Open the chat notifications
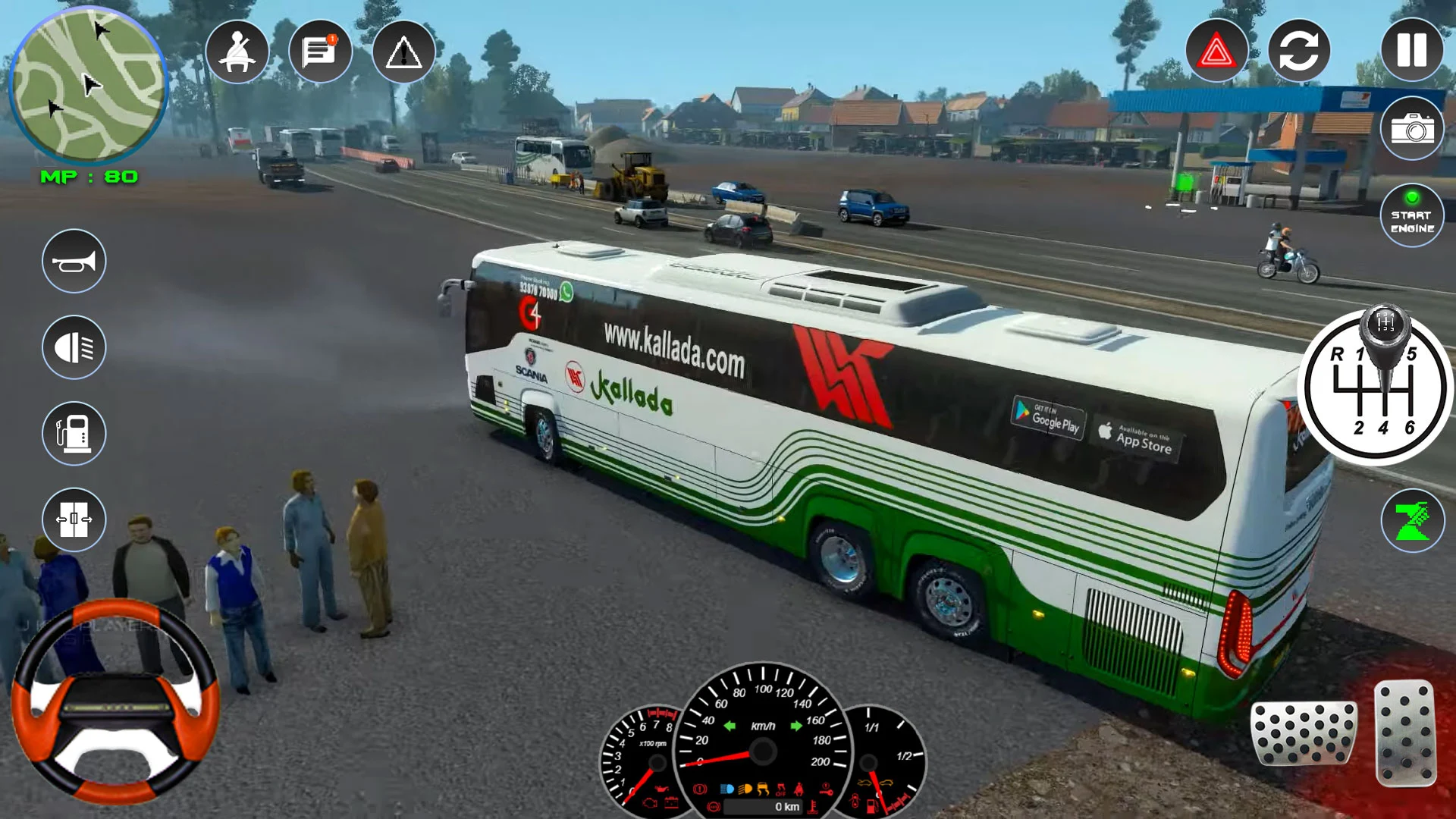 tap(322, 50)
